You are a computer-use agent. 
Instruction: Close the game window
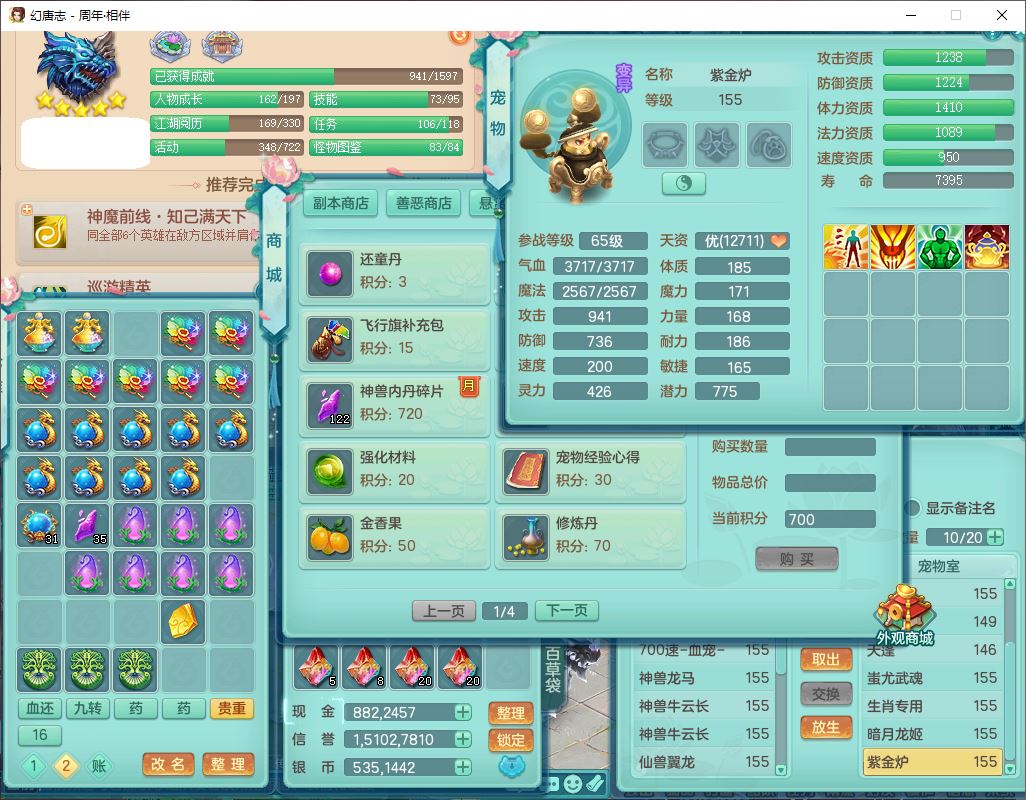point(1002,15)
